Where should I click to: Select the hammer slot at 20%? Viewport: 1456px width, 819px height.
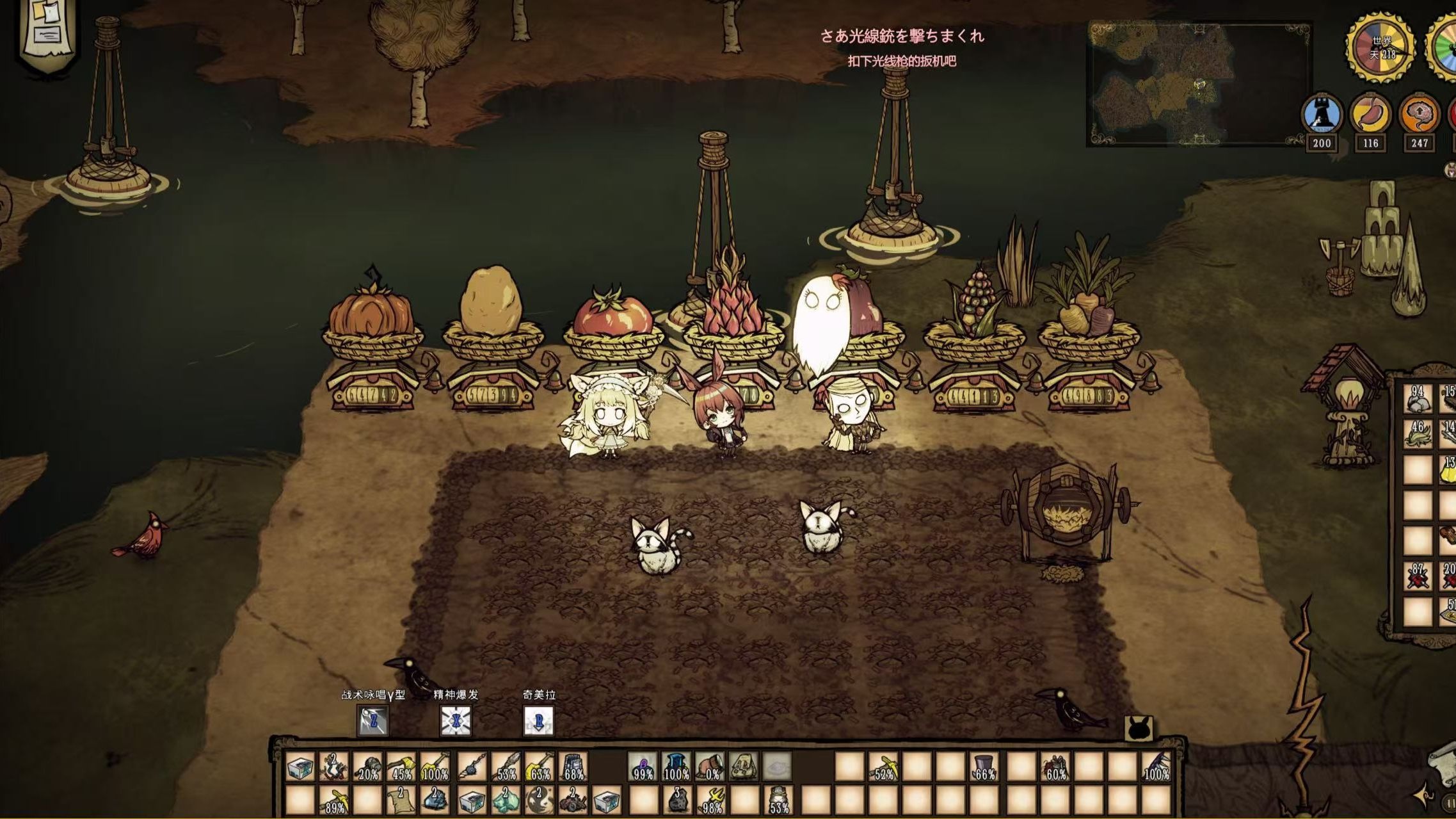click(367, 766)
